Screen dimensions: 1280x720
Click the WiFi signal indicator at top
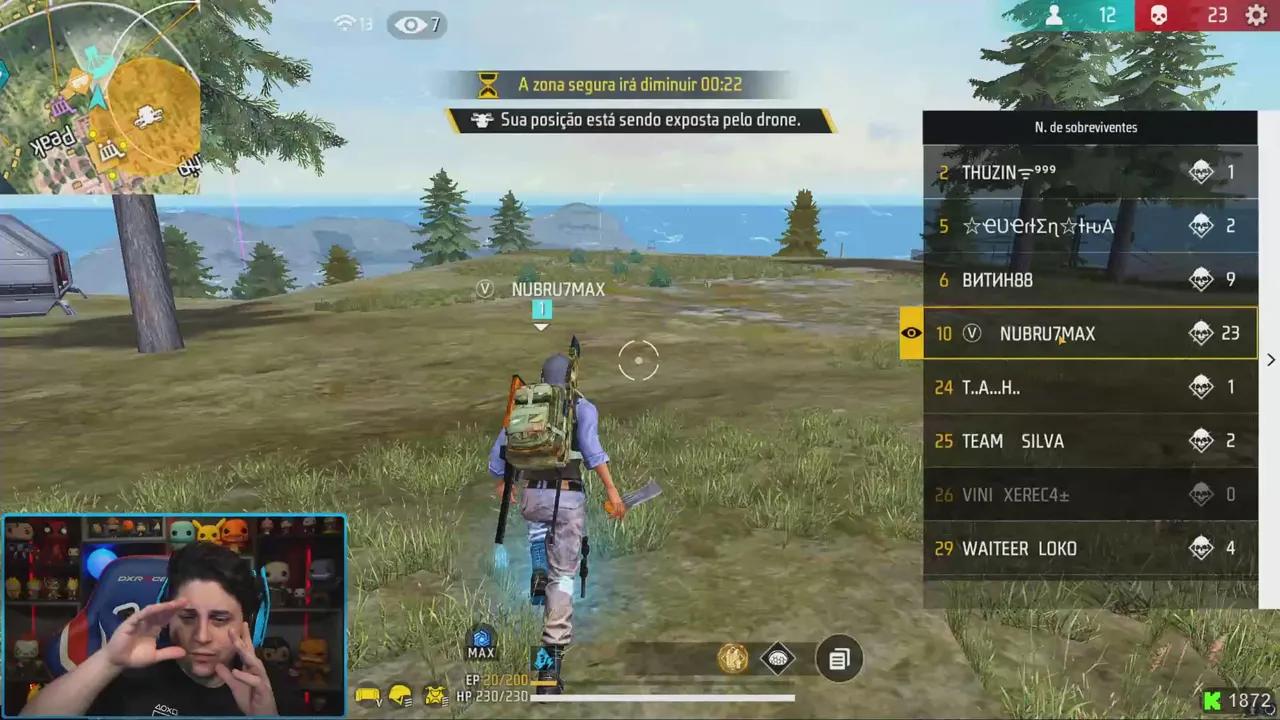tap(345, 24)
